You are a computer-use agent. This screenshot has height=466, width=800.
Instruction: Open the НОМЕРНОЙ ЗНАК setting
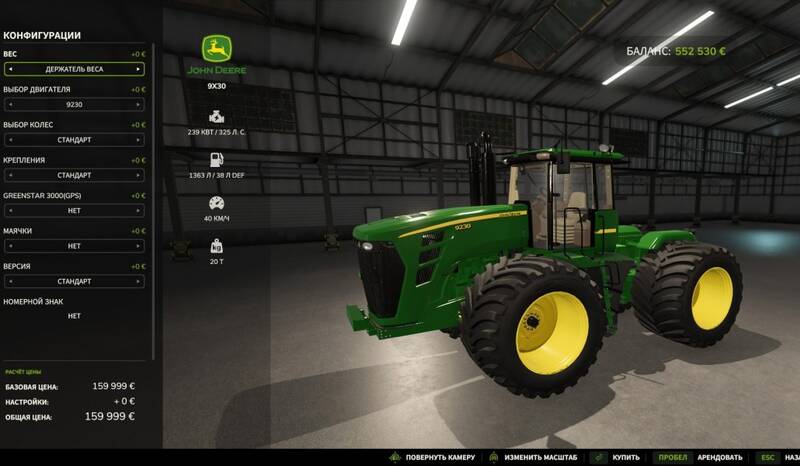[x=74, y=316]
